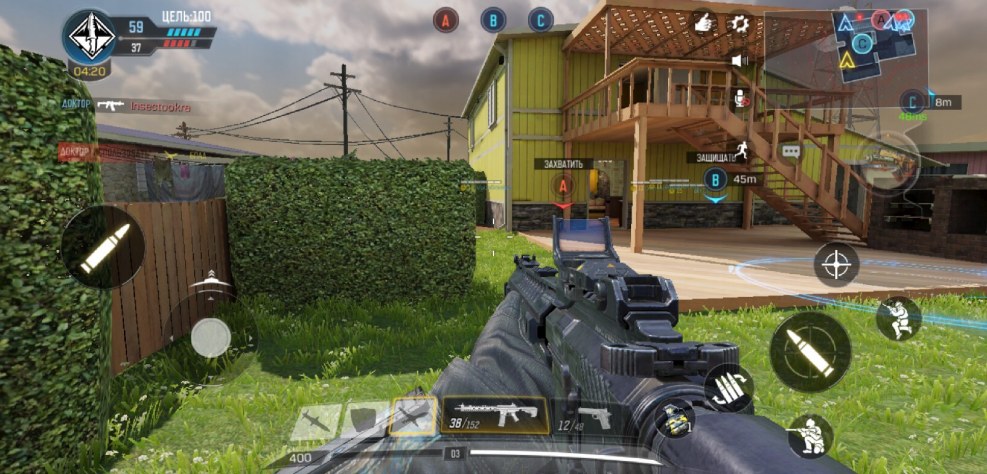Select the primary assault rifle slot

[x=494, y=416]
